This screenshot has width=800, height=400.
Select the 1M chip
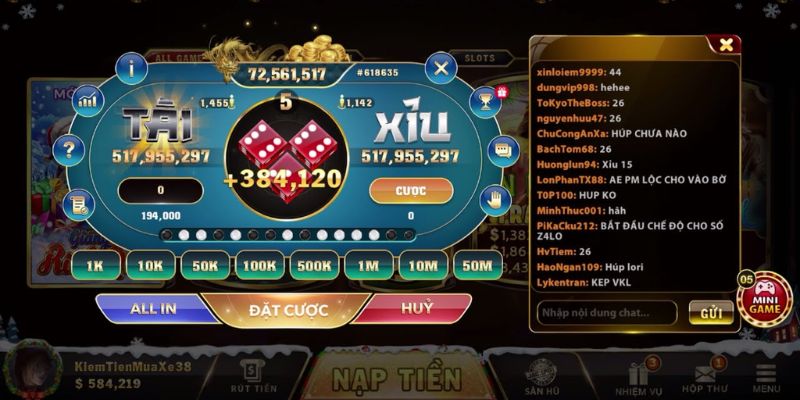[368, 265]
